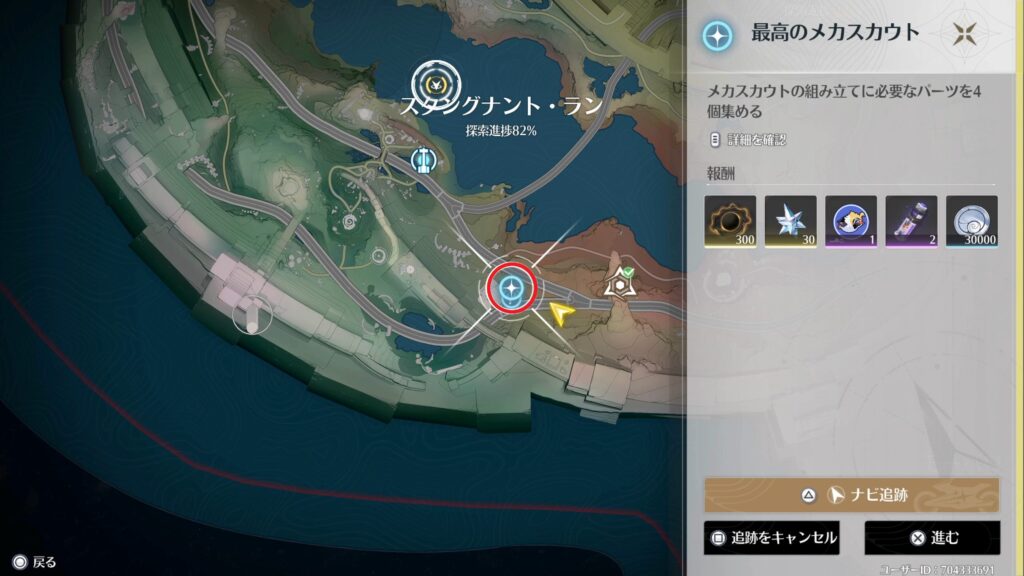This screenshot has height=576, width=1024.
Task: Open the gold emblem marker above the region name
Action: click(x=436, y=82)
